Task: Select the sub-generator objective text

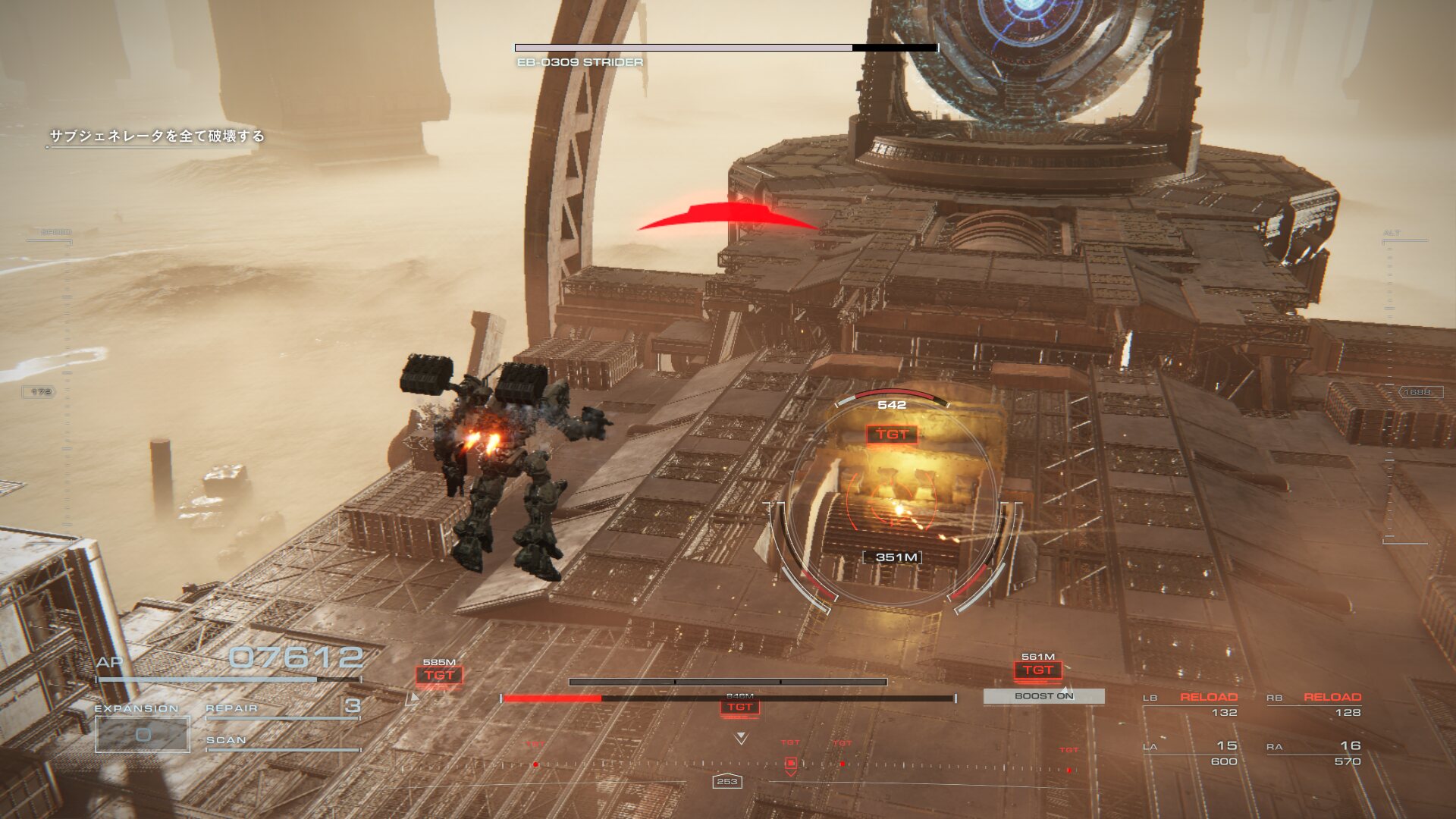Action: 157,136
